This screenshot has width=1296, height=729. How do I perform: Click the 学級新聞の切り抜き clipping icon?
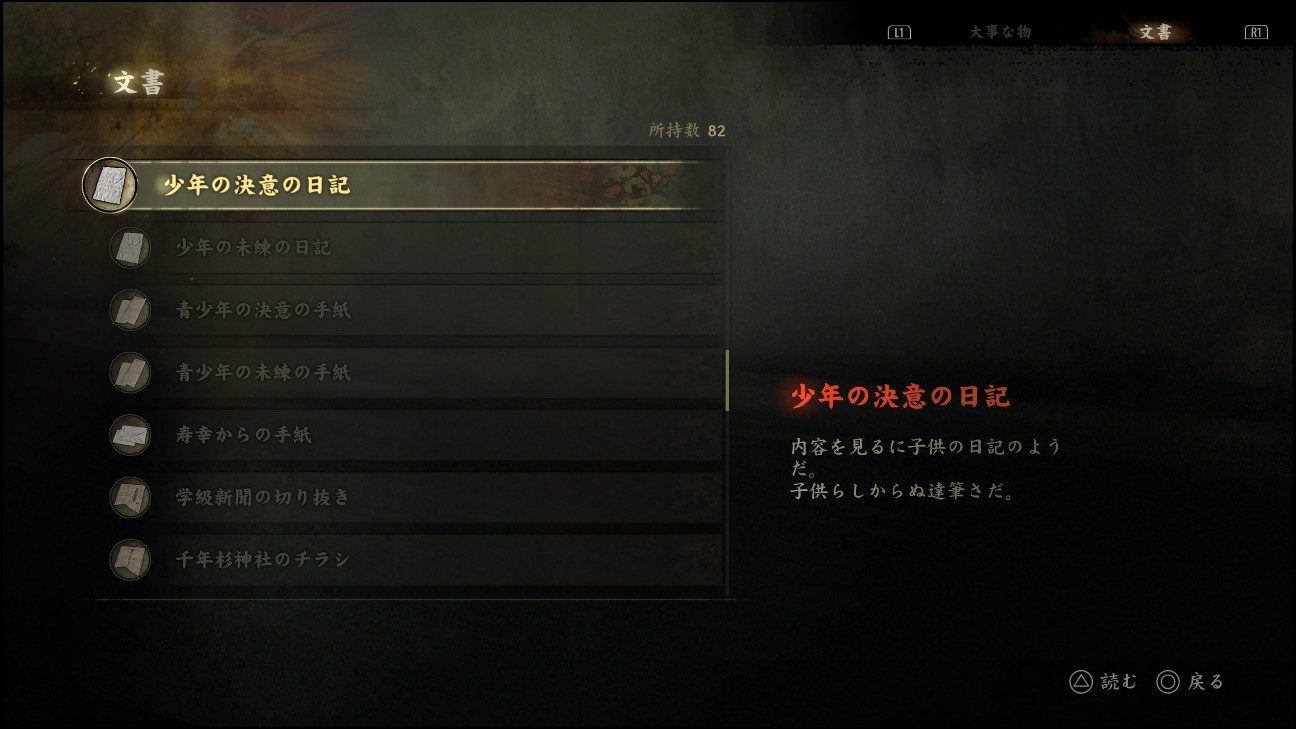130,497
